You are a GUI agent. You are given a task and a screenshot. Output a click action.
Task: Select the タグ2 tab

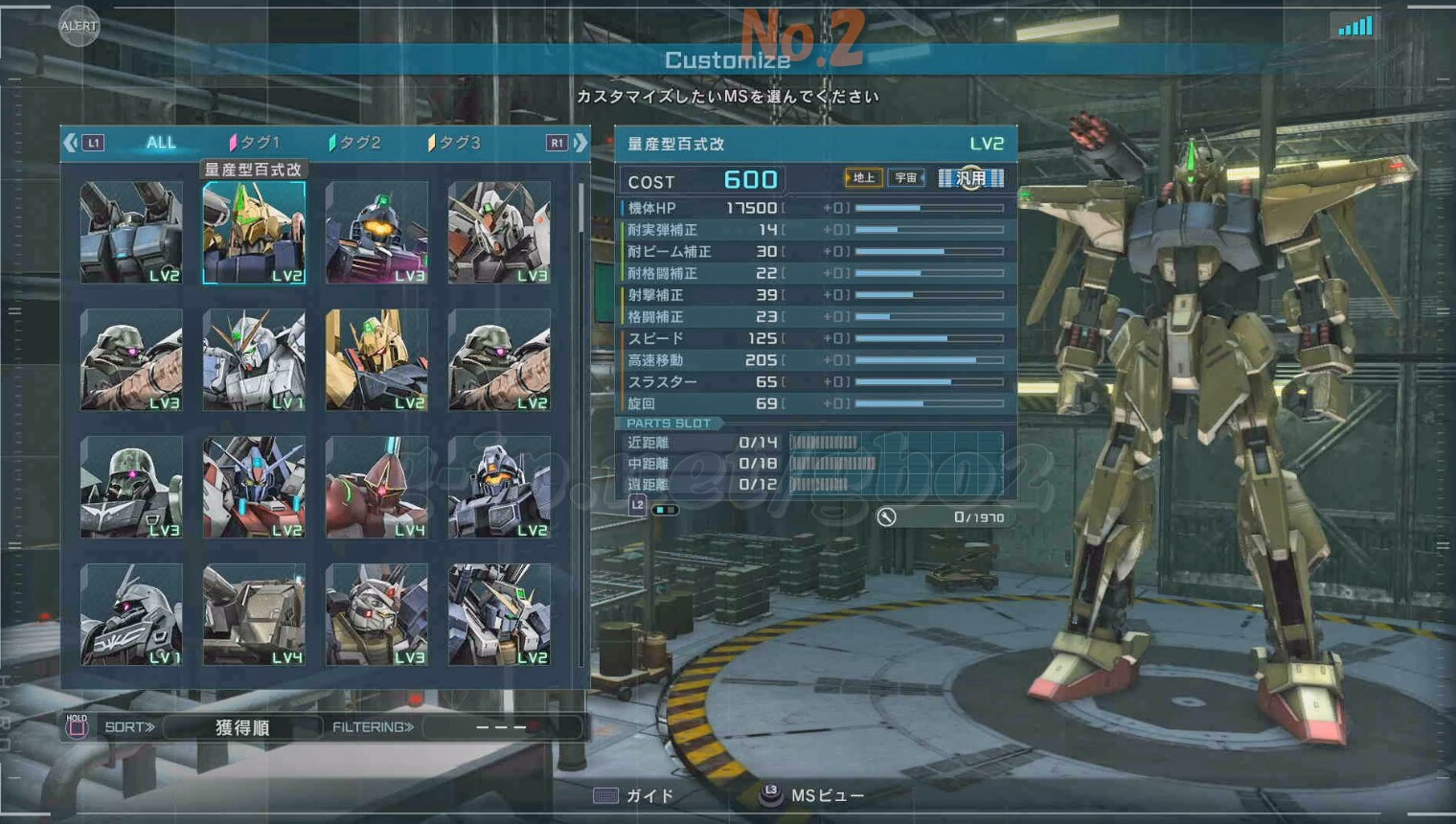(355, 143)
